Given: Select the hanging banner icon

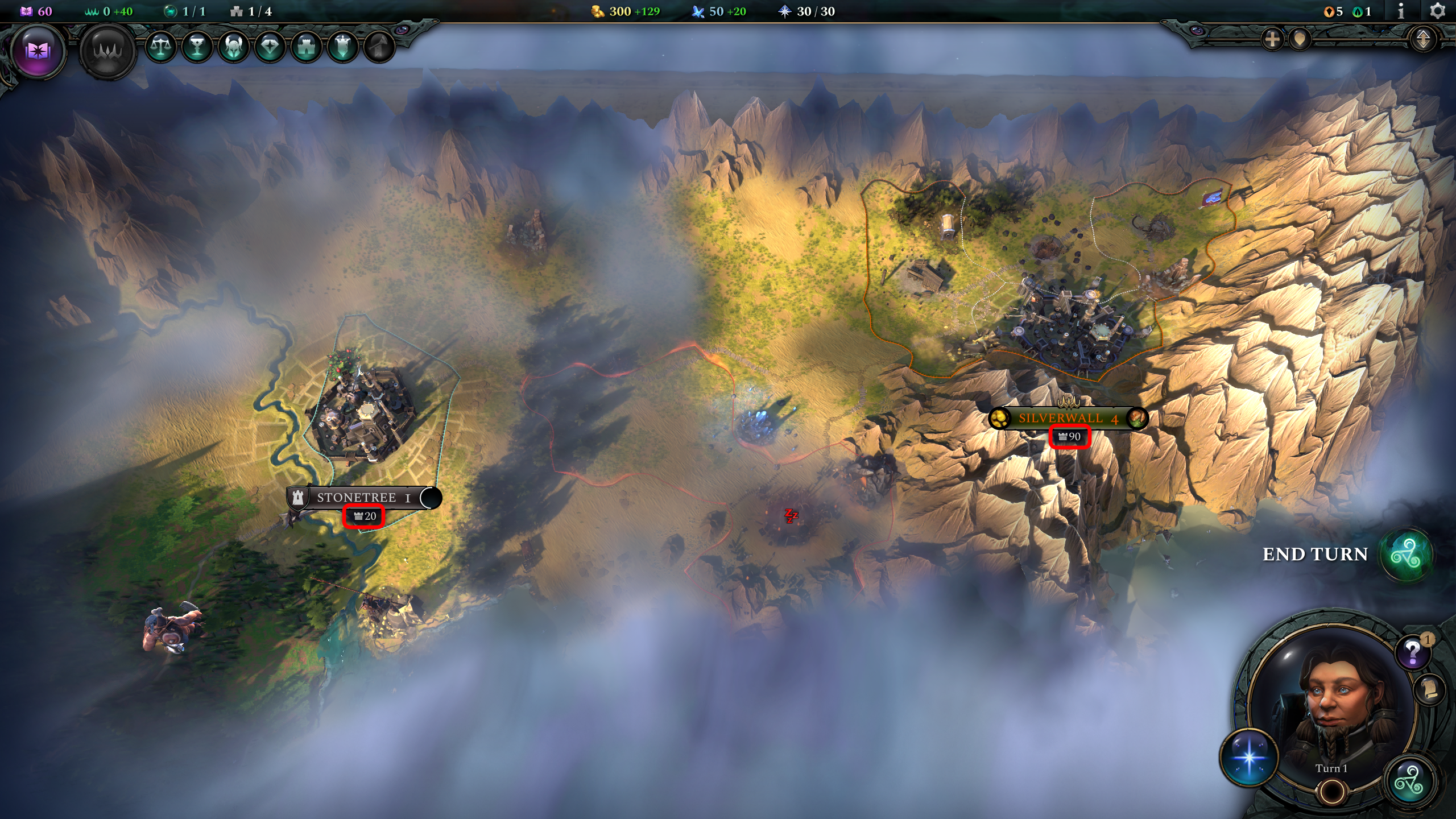Looking at the screenshot, I should [x=343, y=46].
